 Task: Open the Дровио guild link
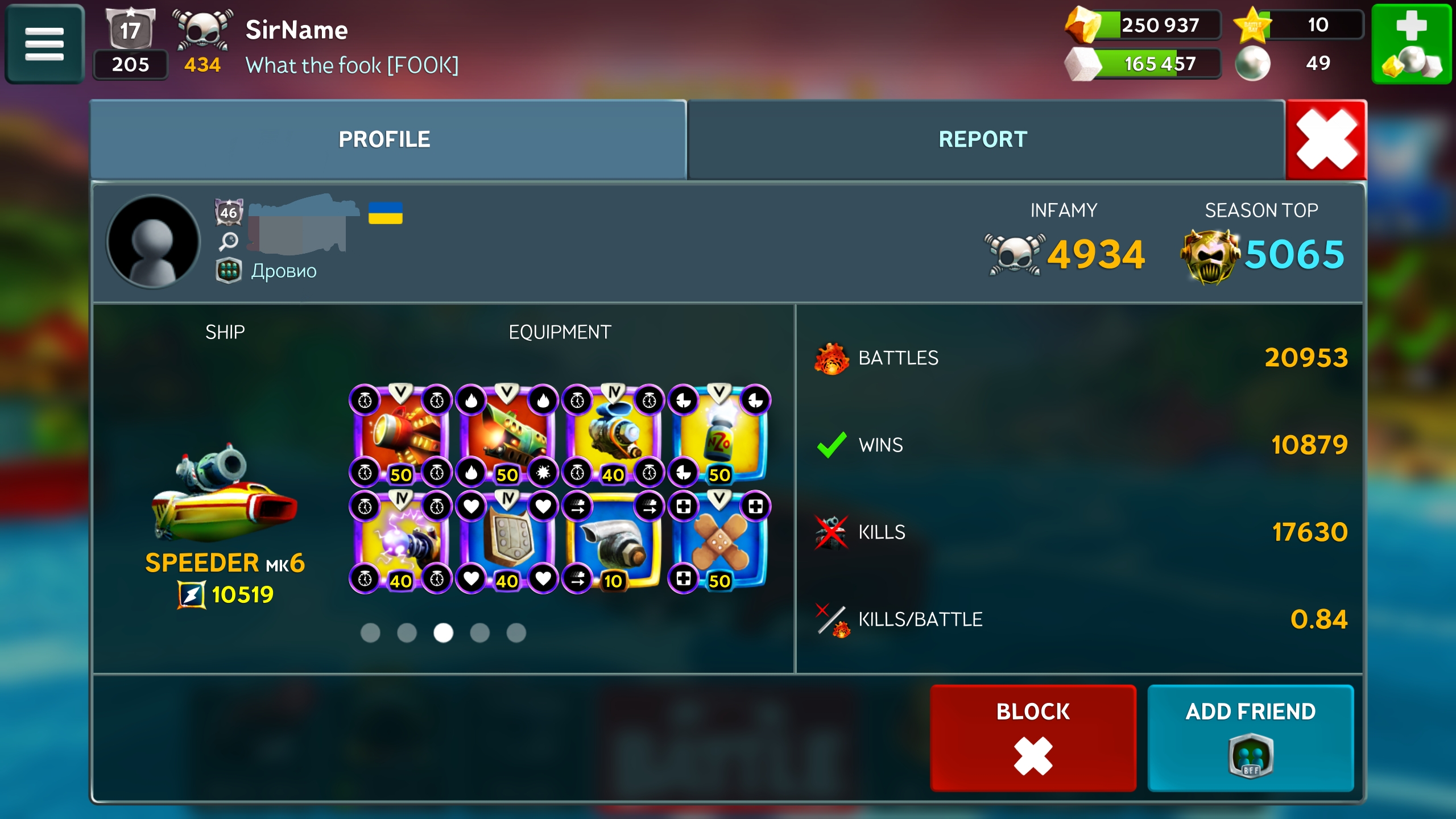[284, 271]
